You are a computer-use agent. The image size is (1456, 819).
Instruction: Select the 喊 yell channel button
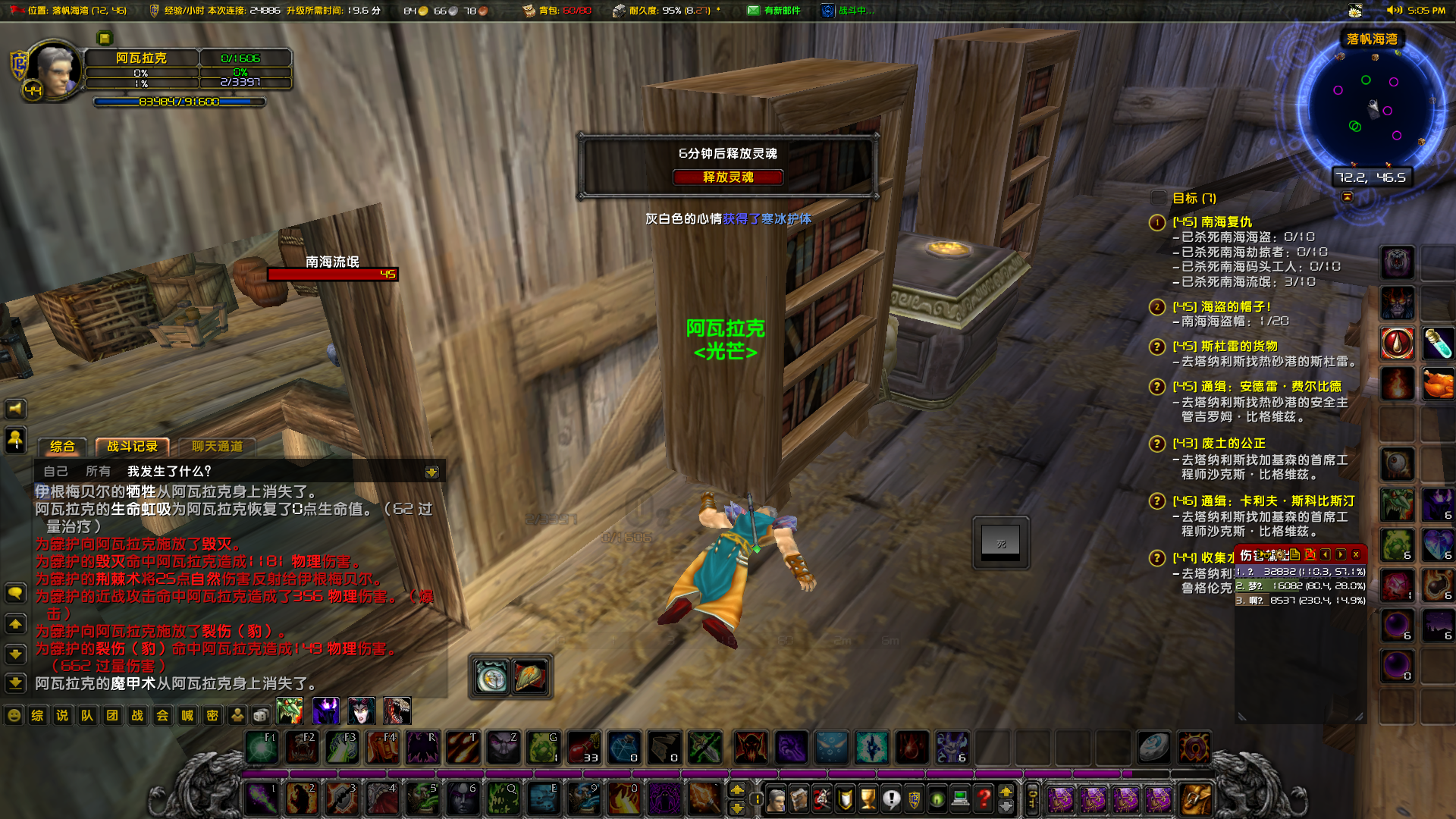pos(187,715)
